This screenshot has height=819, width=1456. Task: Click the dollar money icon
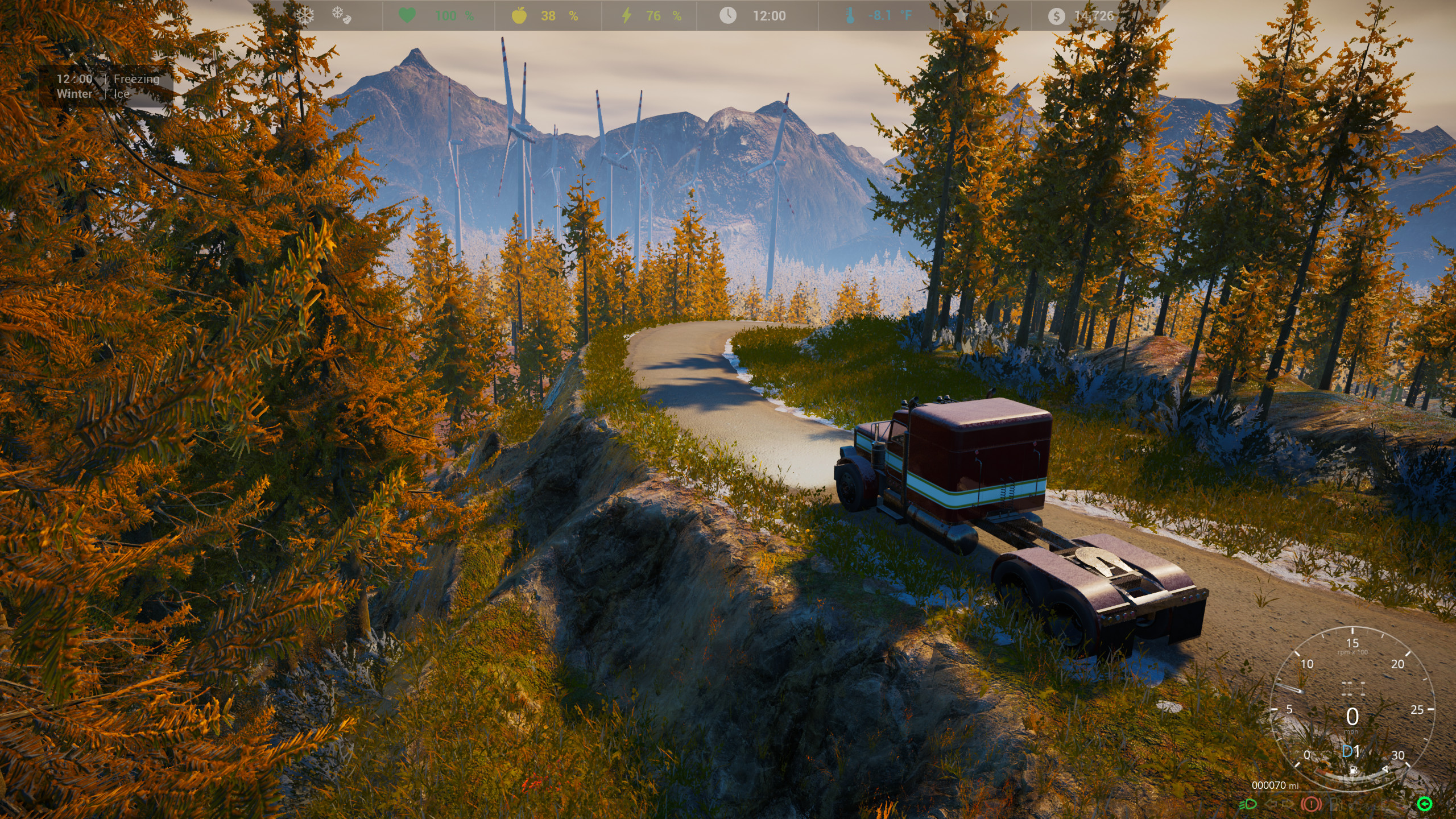pos(1057,15)
